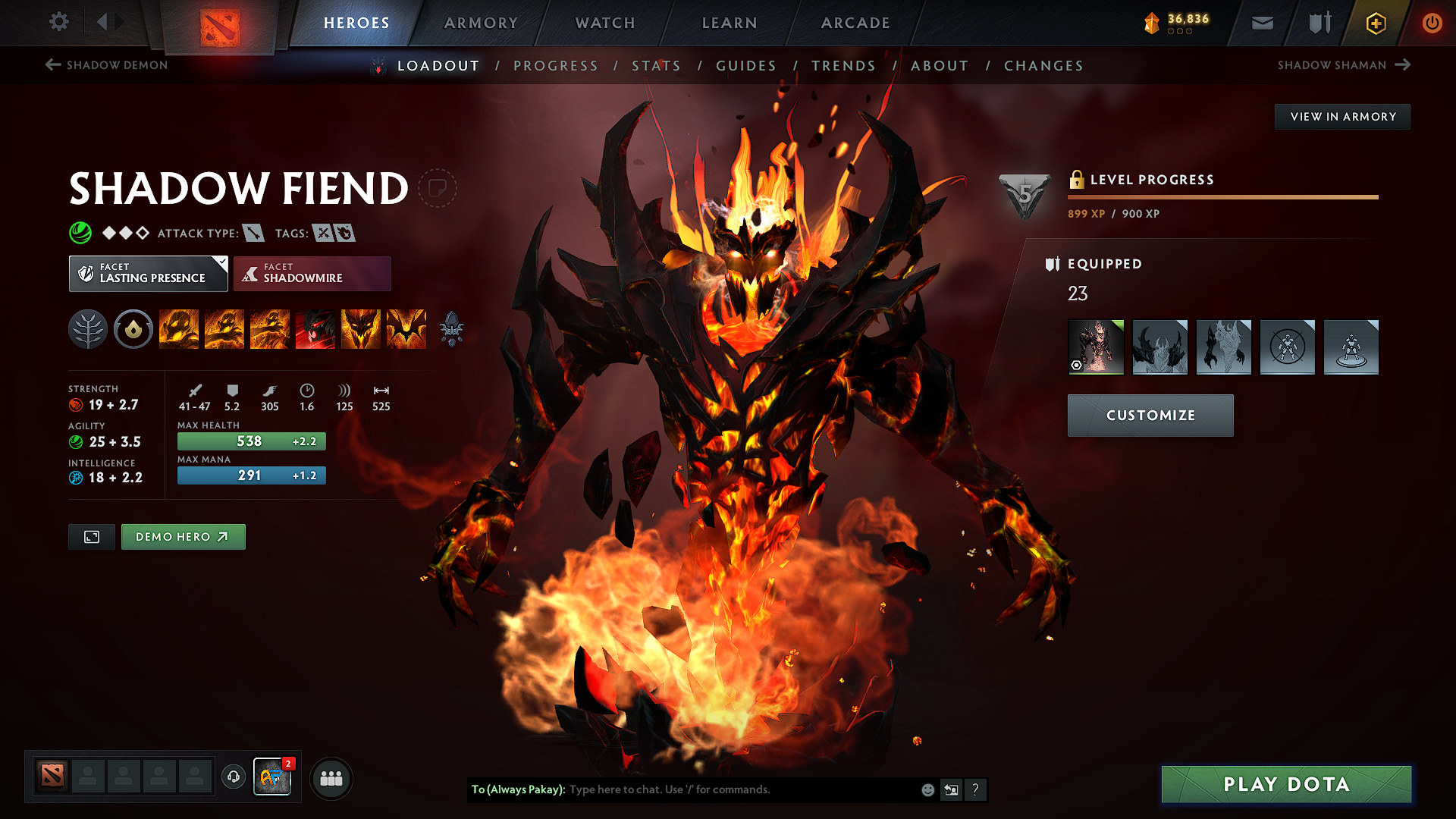This screenshot has width=1456, height=819.
Task: Open the settings gear icon
Action: pos(58,22)
